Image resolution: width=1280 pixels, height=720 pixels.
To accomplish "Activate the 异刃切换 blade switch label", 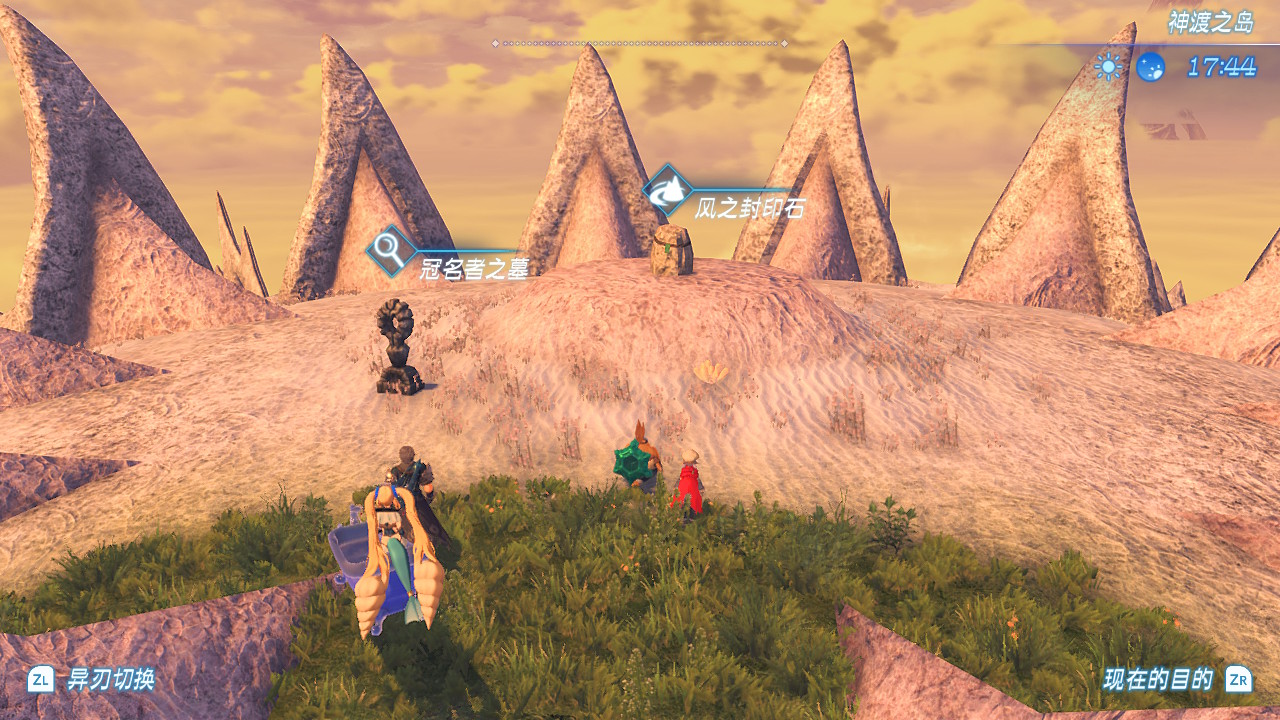I will tap(110, 680).
